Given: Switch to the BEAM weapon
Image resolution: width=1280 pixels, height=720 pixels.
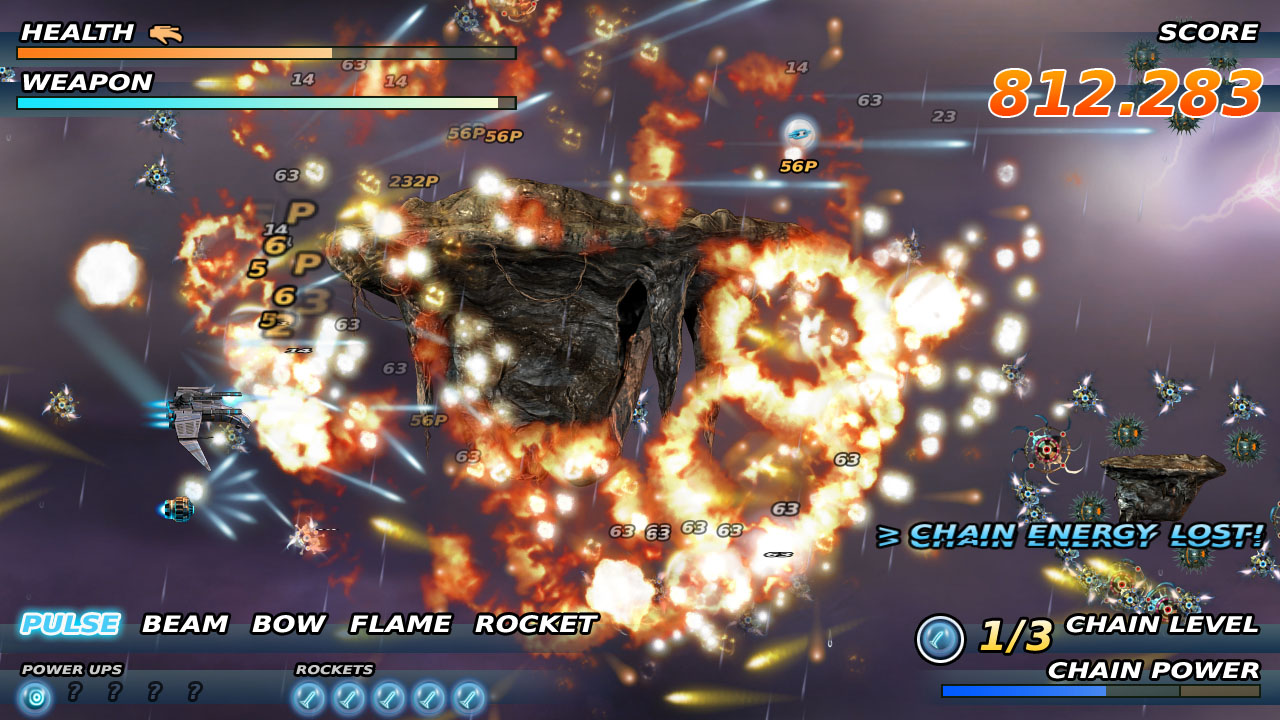Looking at the screenshot, I should tap(185, 624).
